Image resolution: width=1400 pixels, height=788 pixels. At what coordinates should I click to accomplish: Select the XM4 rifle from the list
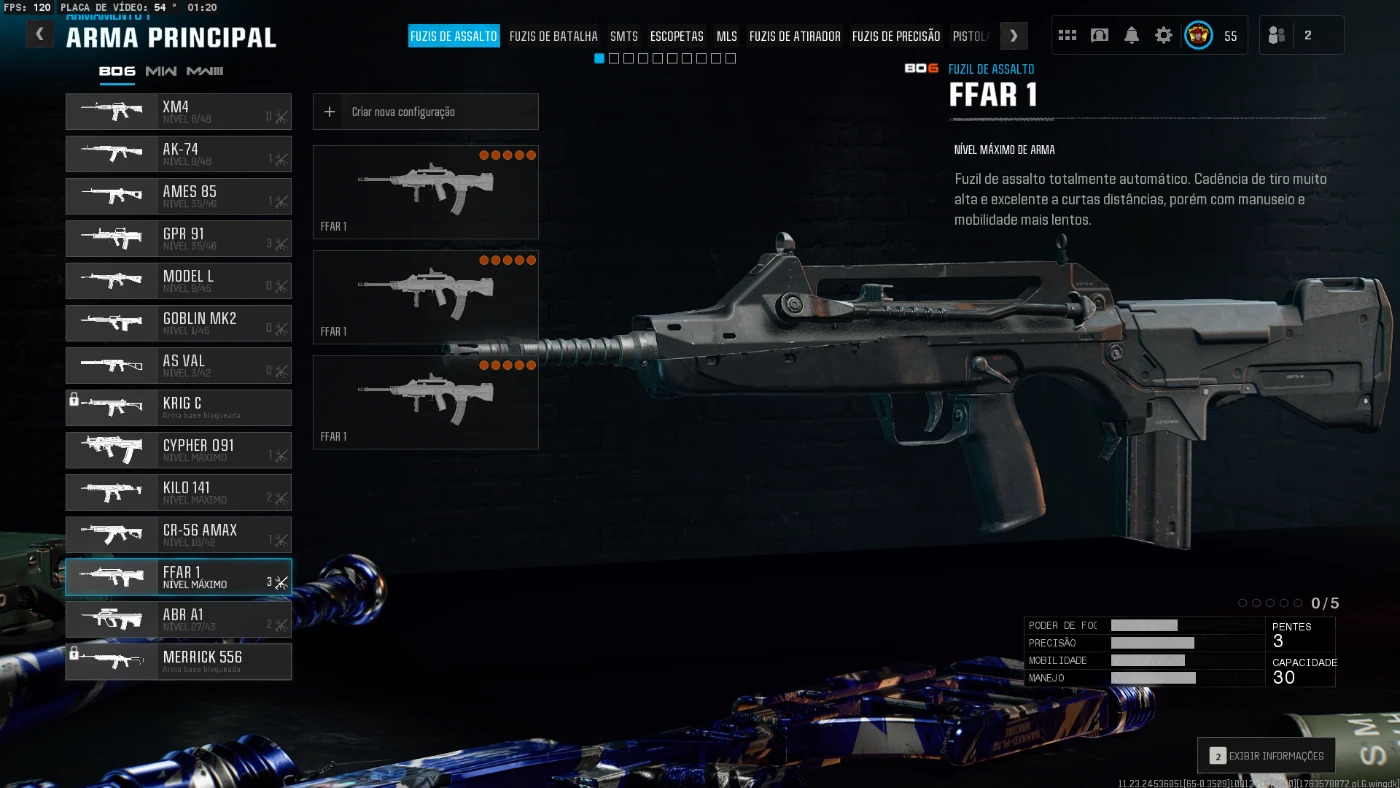[x=179, y=111]
